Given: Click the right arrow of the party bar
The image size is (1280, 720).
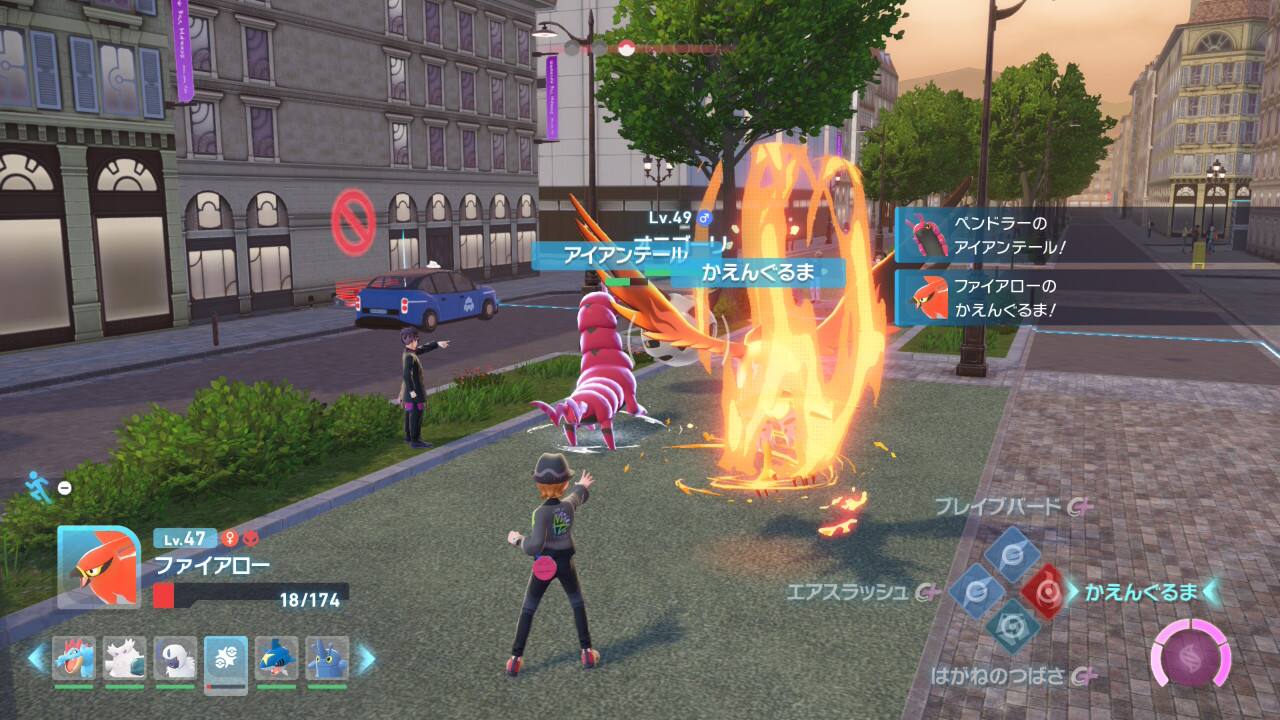Looking at the screenshot, I should point(366,658).
